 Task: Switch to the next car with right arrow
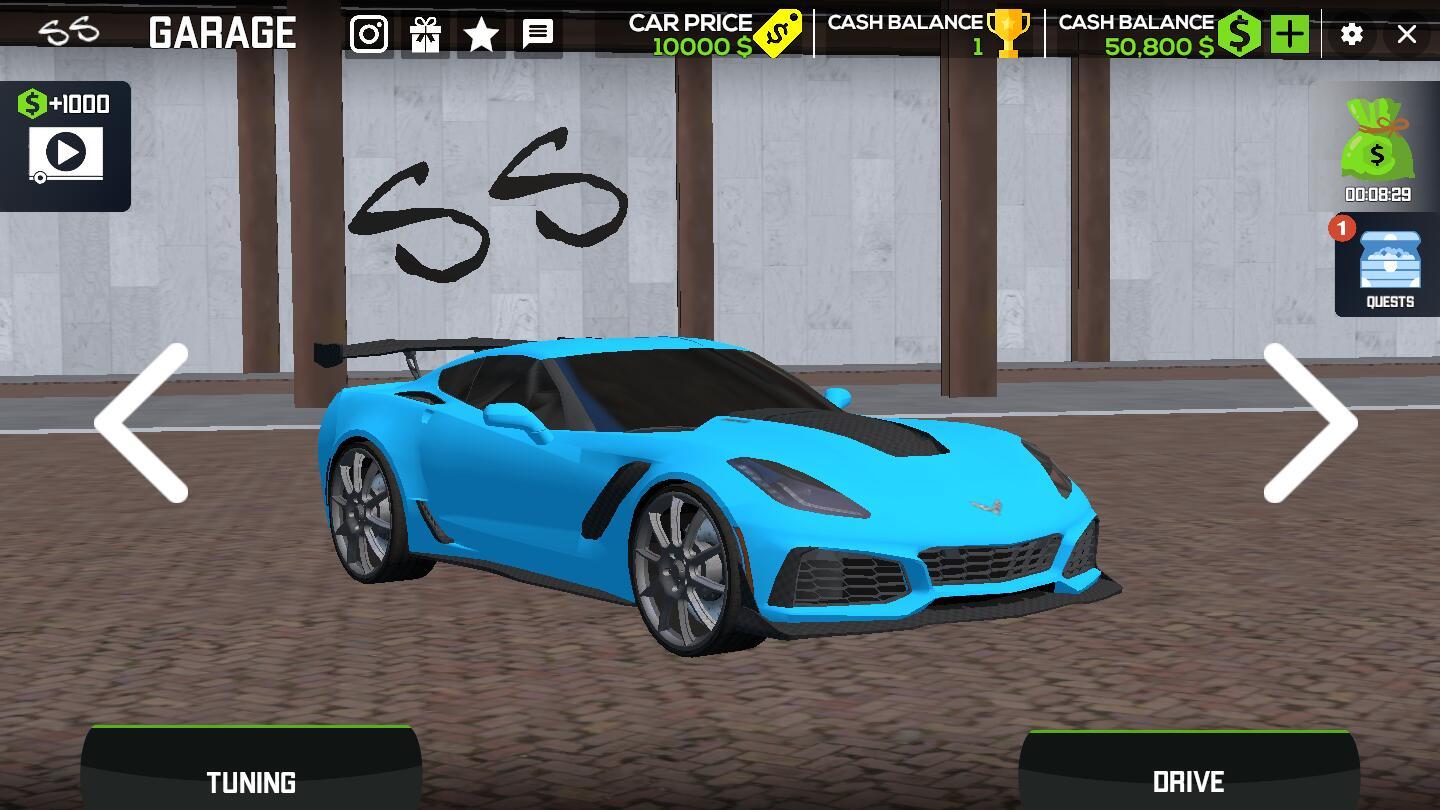[1310, 422]
